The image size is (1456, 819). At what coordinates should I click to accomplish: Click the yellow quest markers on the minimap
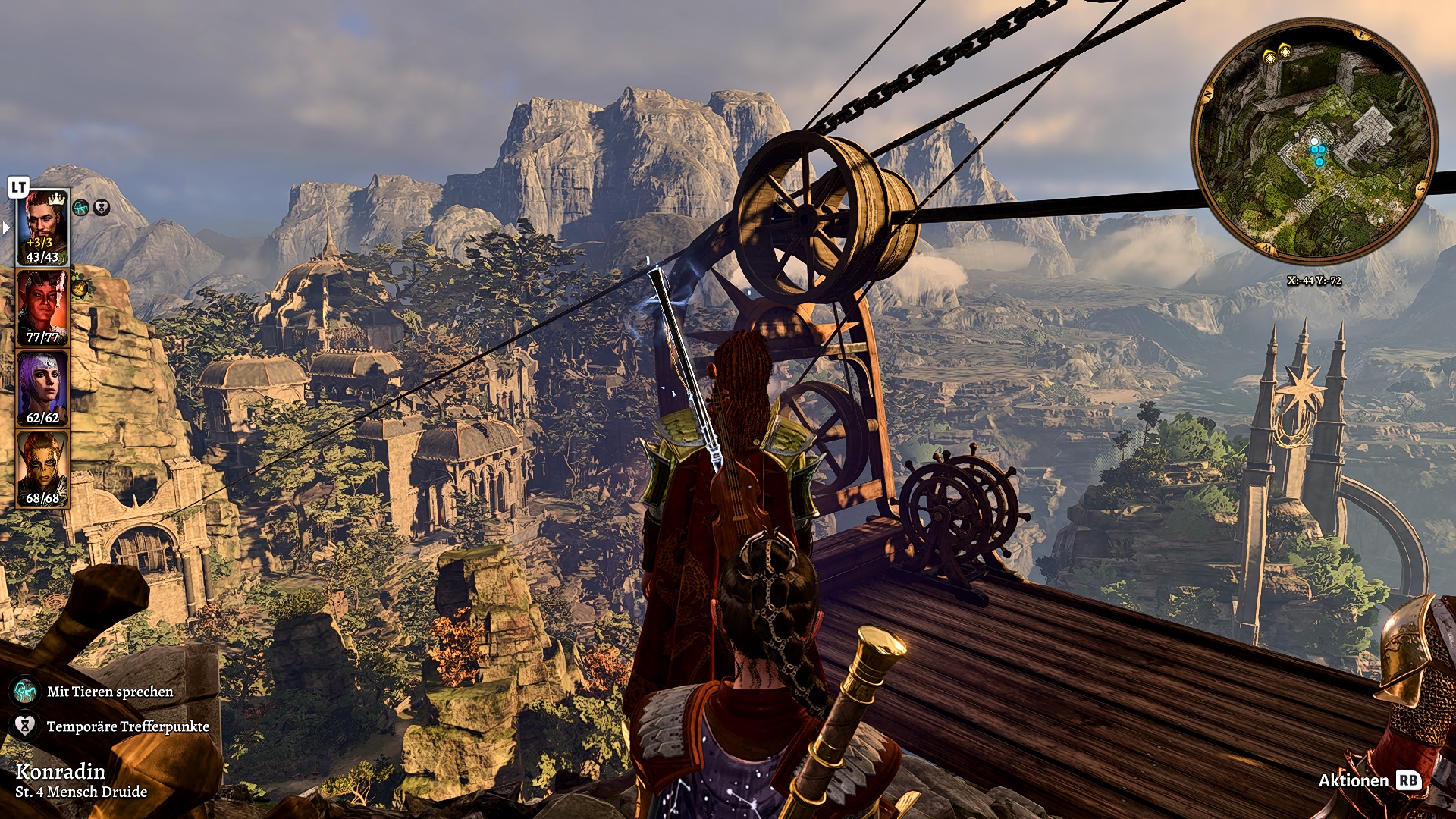coord(1277,53)
